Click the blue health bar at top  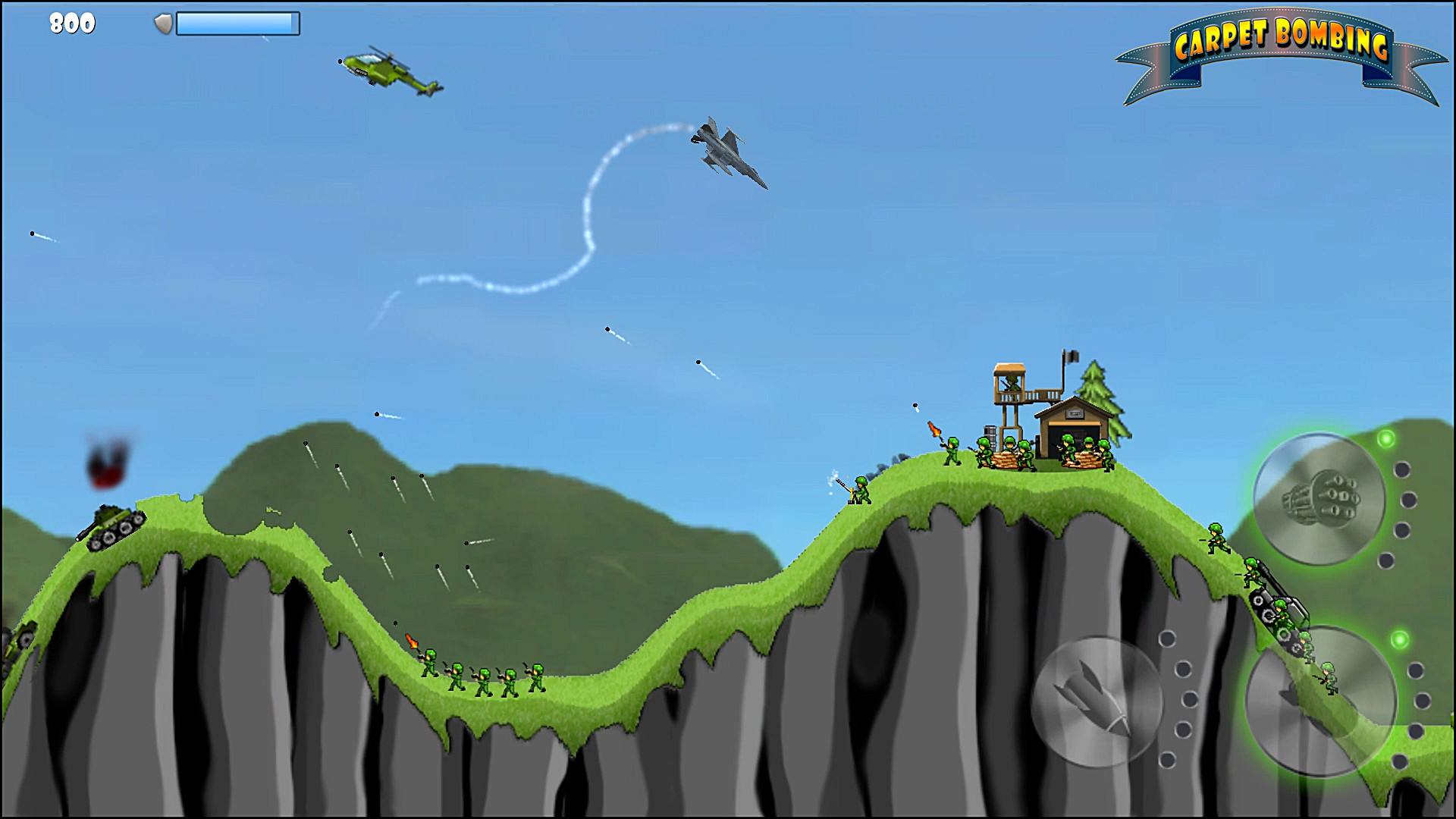(x=239, y=24)
